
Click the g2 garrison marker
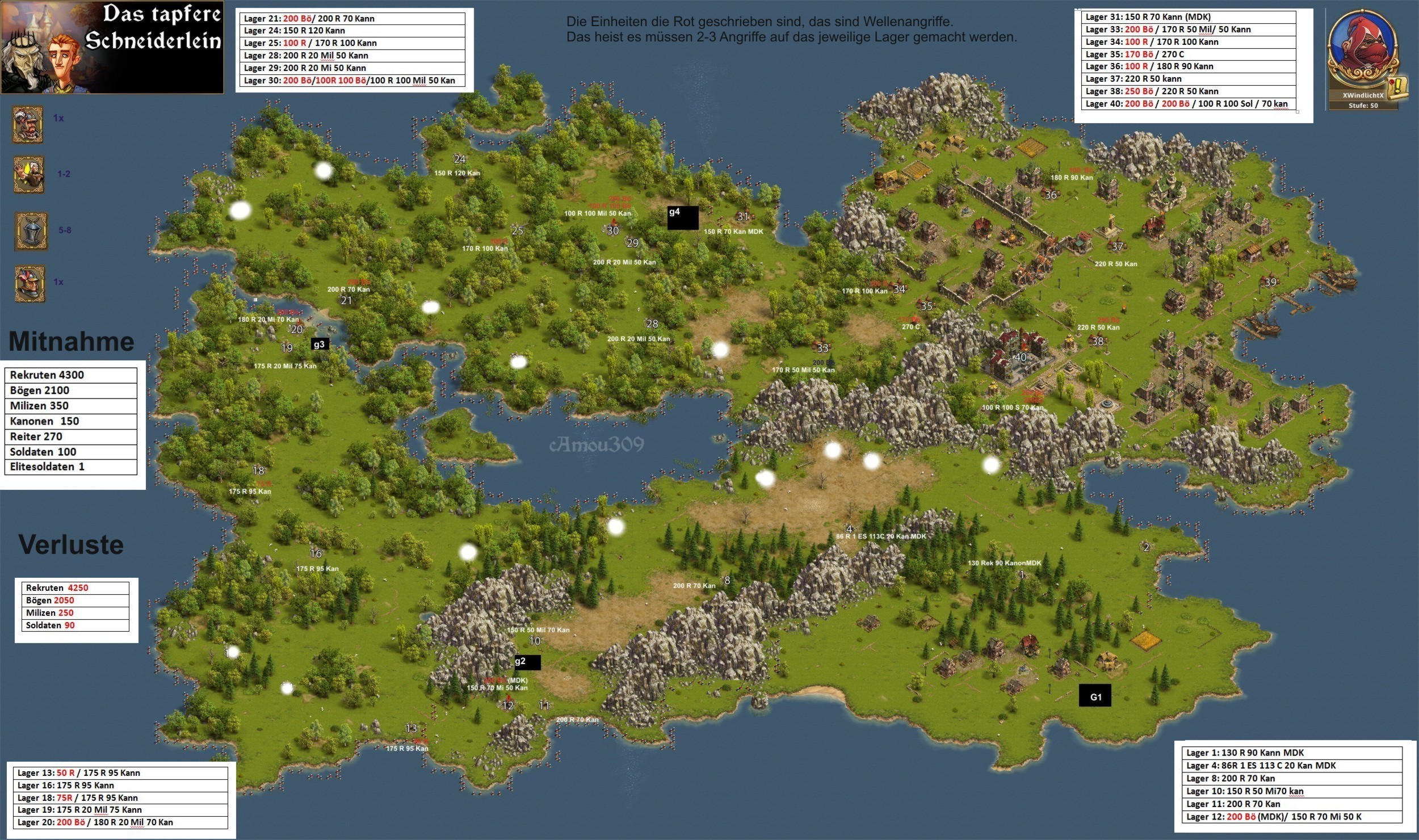pyautogui.click(x=527, y=662)
